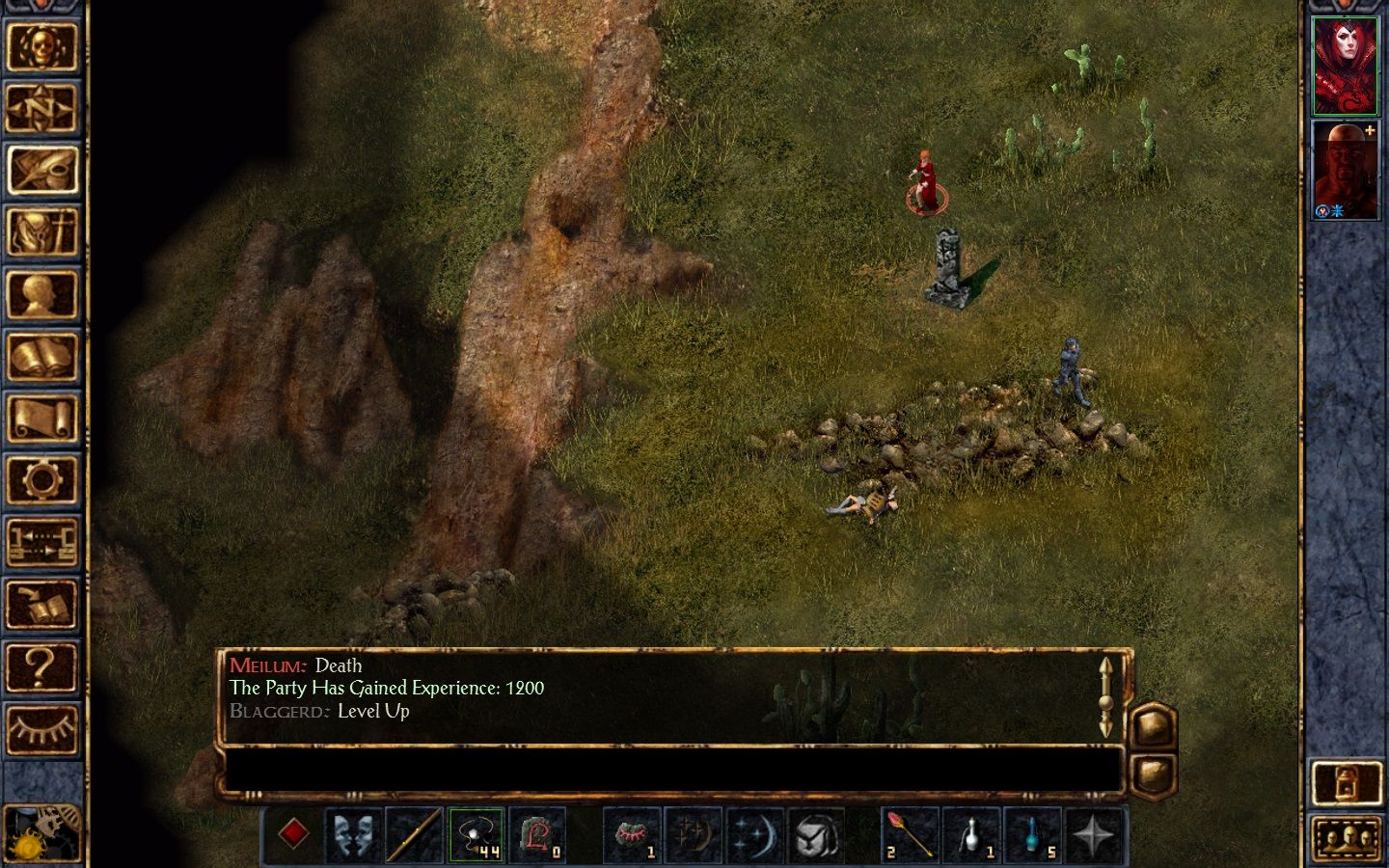1389x868 pixels.
Task: Click the question mark help button
Action: (x=41, y=666)
